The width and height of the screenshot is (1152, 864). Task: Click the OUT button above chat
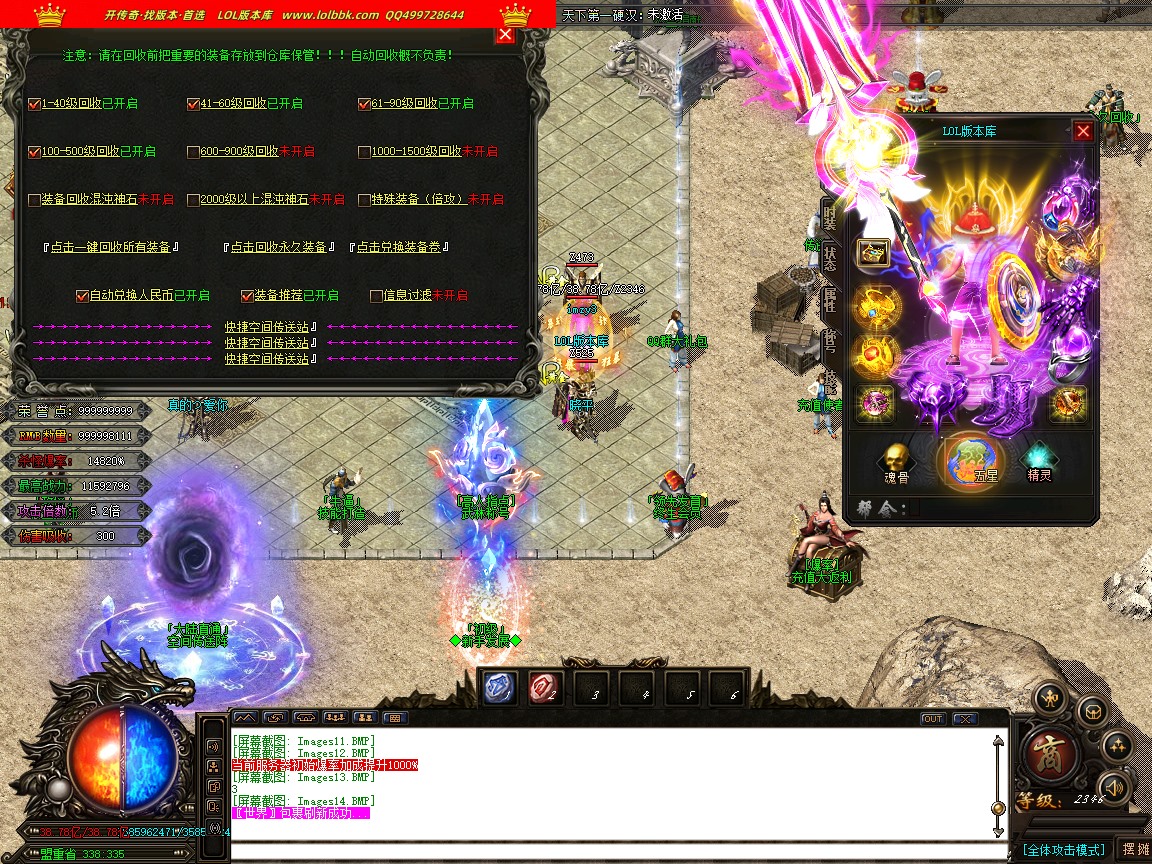(x=932, y=718)
